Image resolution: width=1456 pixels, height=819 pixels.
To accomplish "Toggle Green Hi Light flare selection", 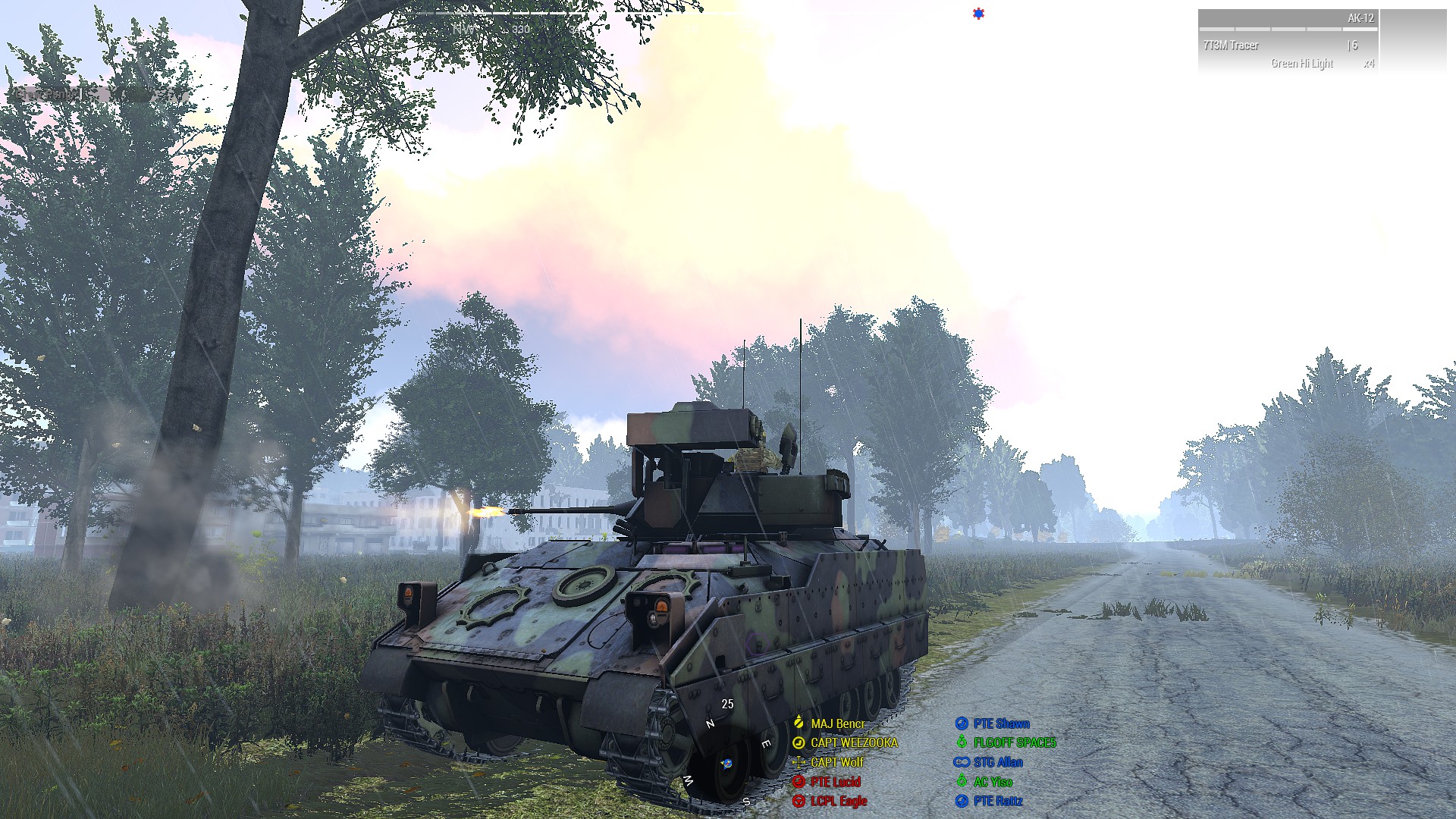I will point(1302,62).
